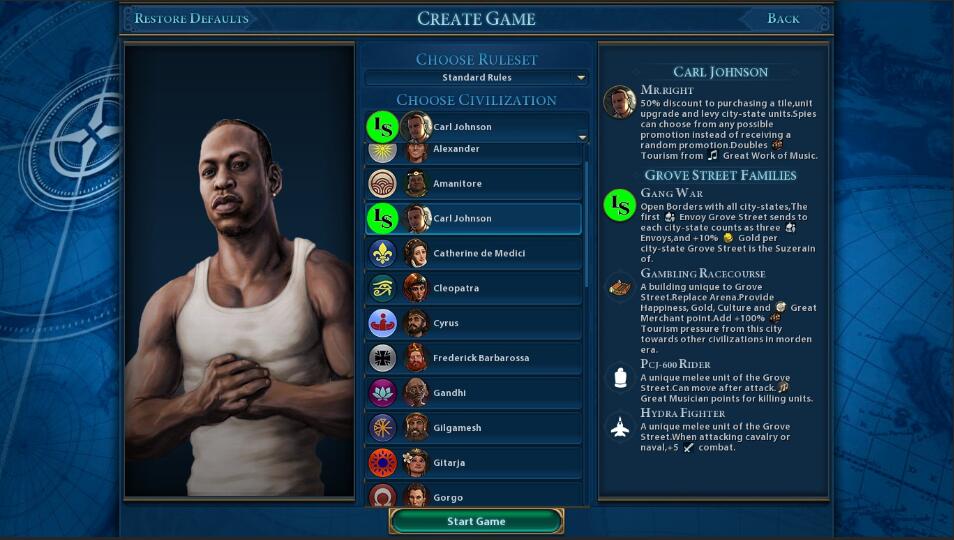Select Gandhi in the leader list
954x540 pixels.
(x=474, y=393)
